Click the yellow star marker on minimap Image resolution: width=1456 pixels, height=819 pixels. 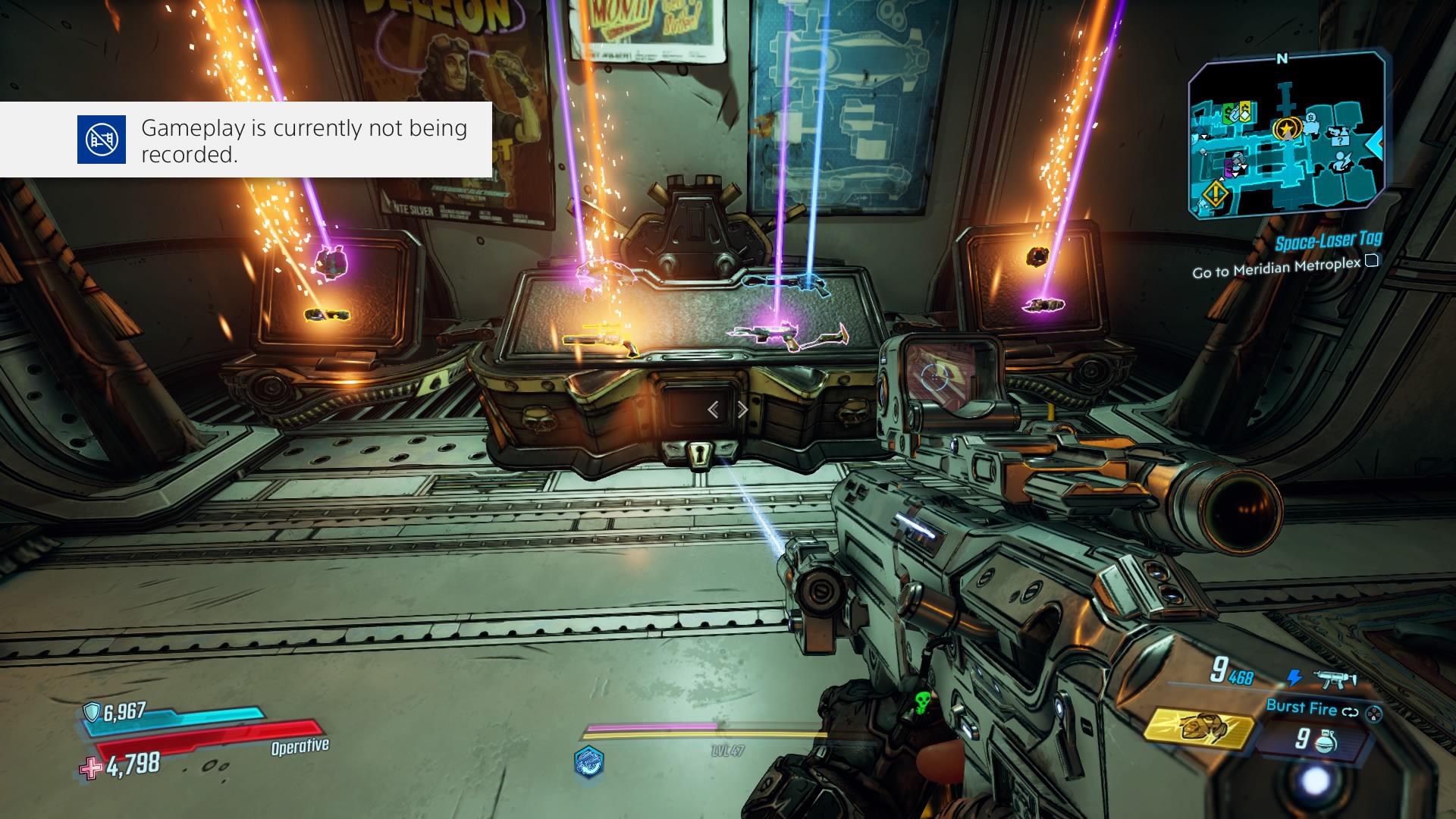(x=1285, y=129)
